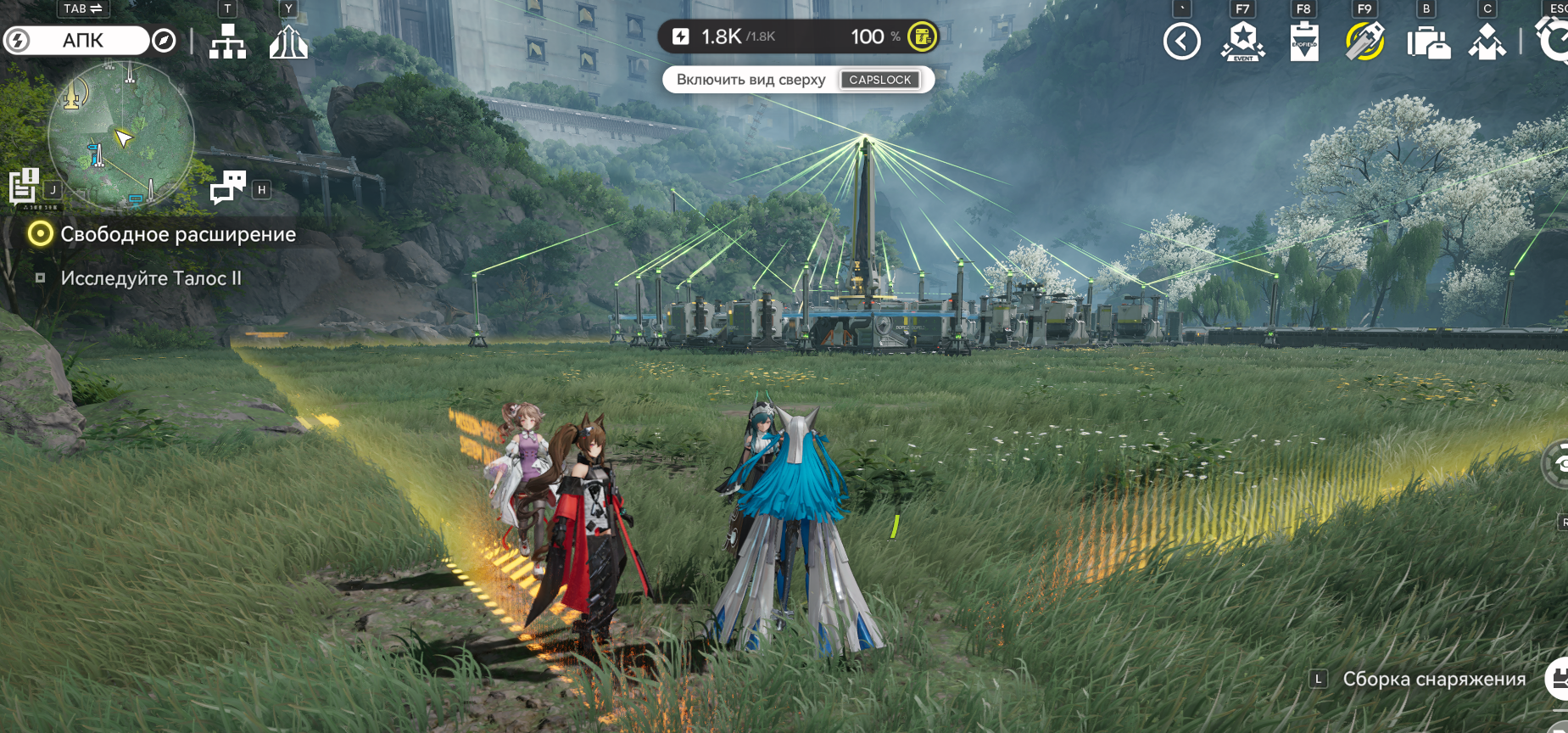Click the compass icon beside АПК

(x=164, y=40)
